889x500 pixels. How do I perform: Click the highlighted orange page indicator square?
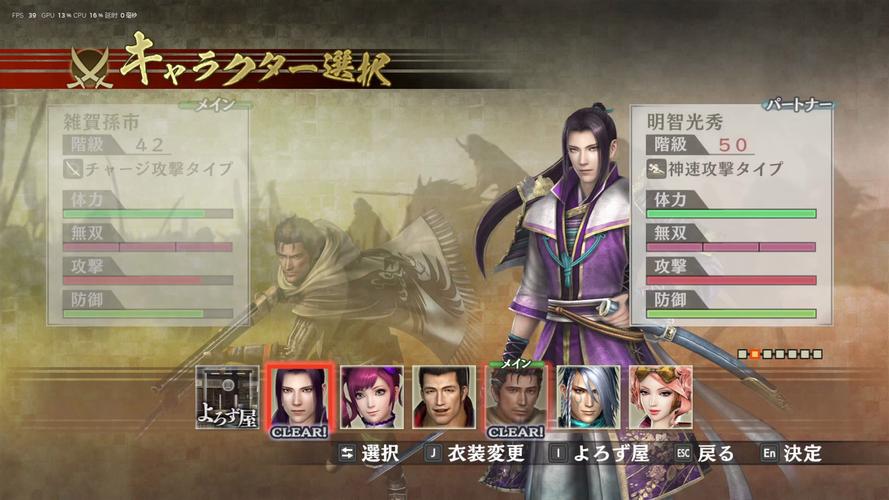pos(756,354)
